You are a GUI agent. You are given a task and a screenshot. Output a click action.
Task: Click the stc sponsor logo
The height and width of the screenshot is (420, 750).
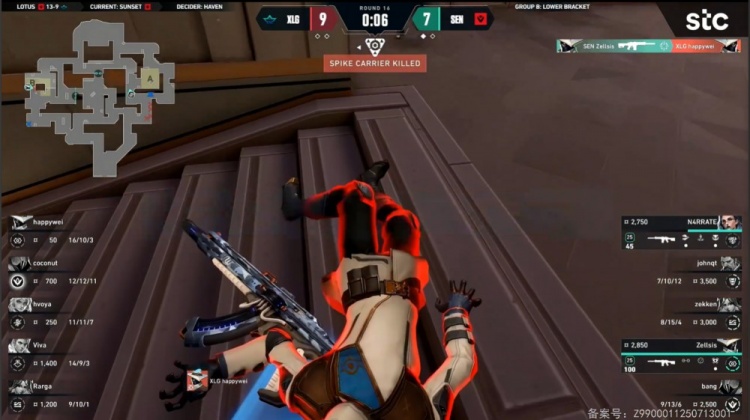[x=705, y=20]
